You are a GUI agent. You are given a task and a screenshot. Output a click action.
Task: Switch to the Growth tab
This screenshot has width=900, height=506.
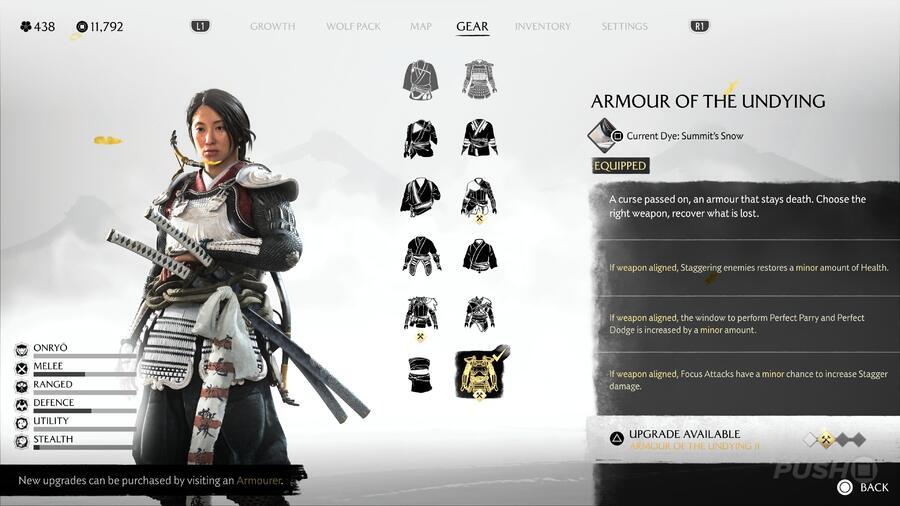(x=272, y=26)
